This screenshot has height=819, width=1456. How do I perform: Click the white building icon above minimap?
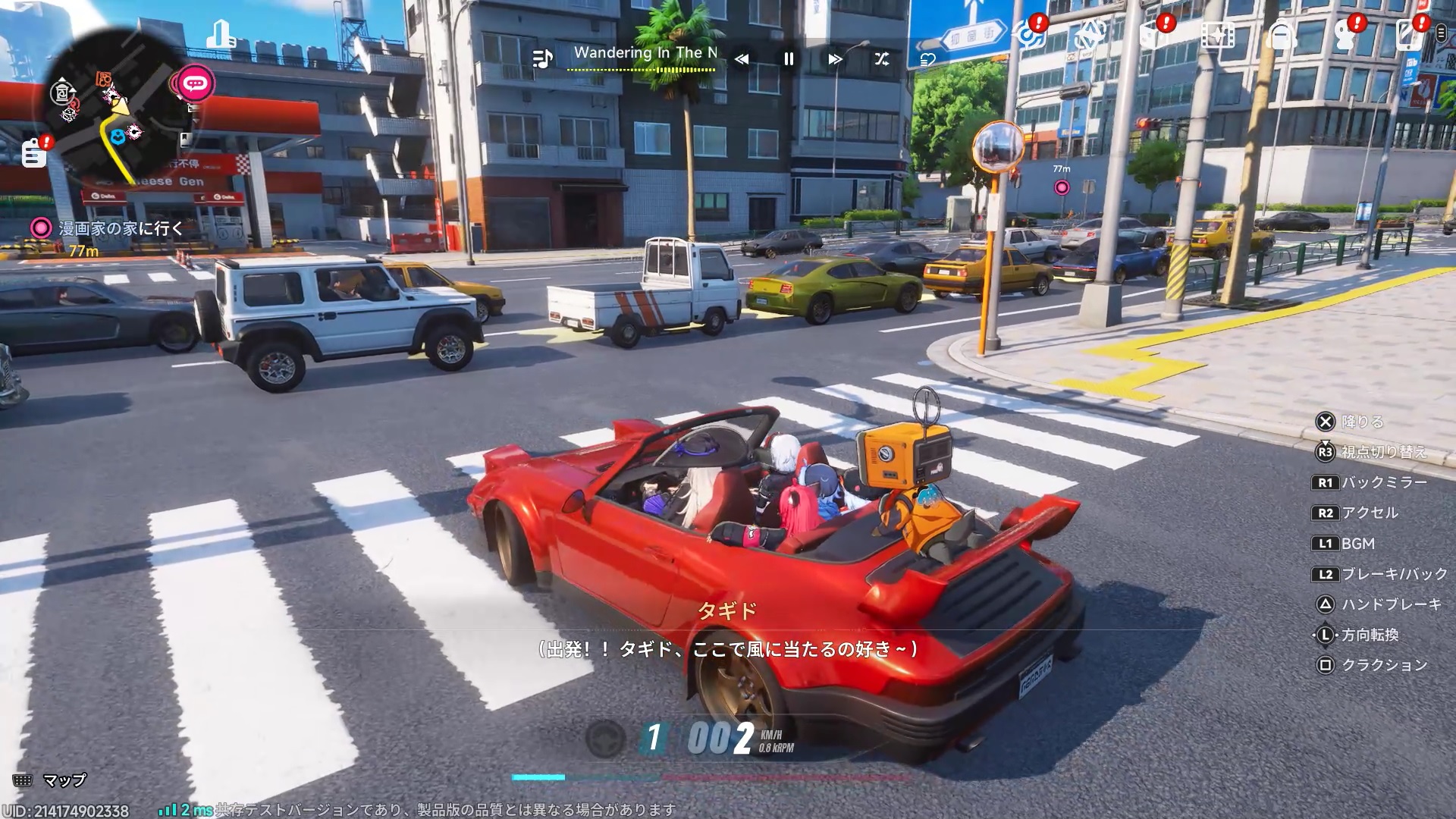click(x=221, y=34)
